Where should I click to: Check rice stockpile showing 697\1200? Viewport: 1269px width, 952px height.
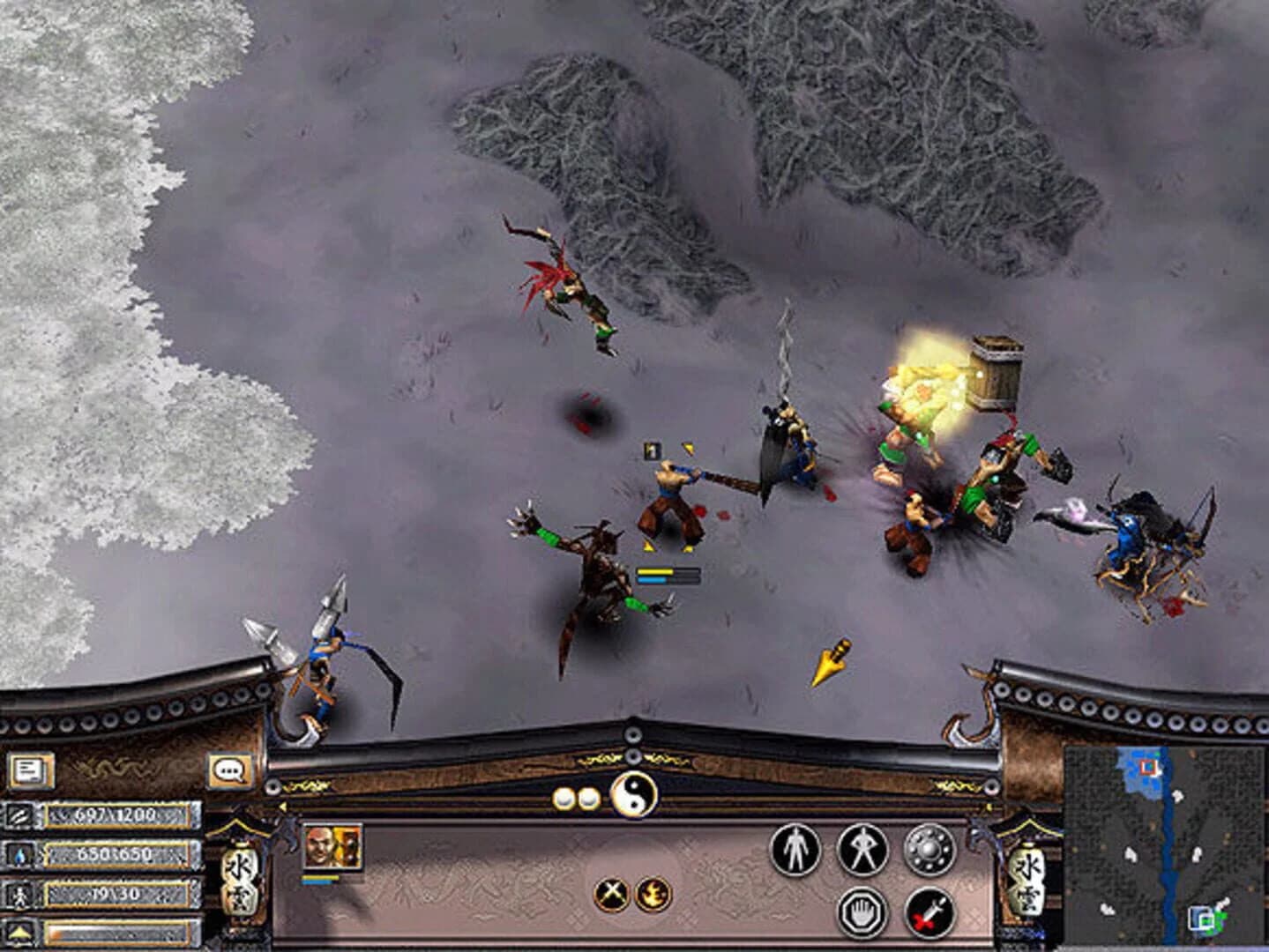coord(116,816)
